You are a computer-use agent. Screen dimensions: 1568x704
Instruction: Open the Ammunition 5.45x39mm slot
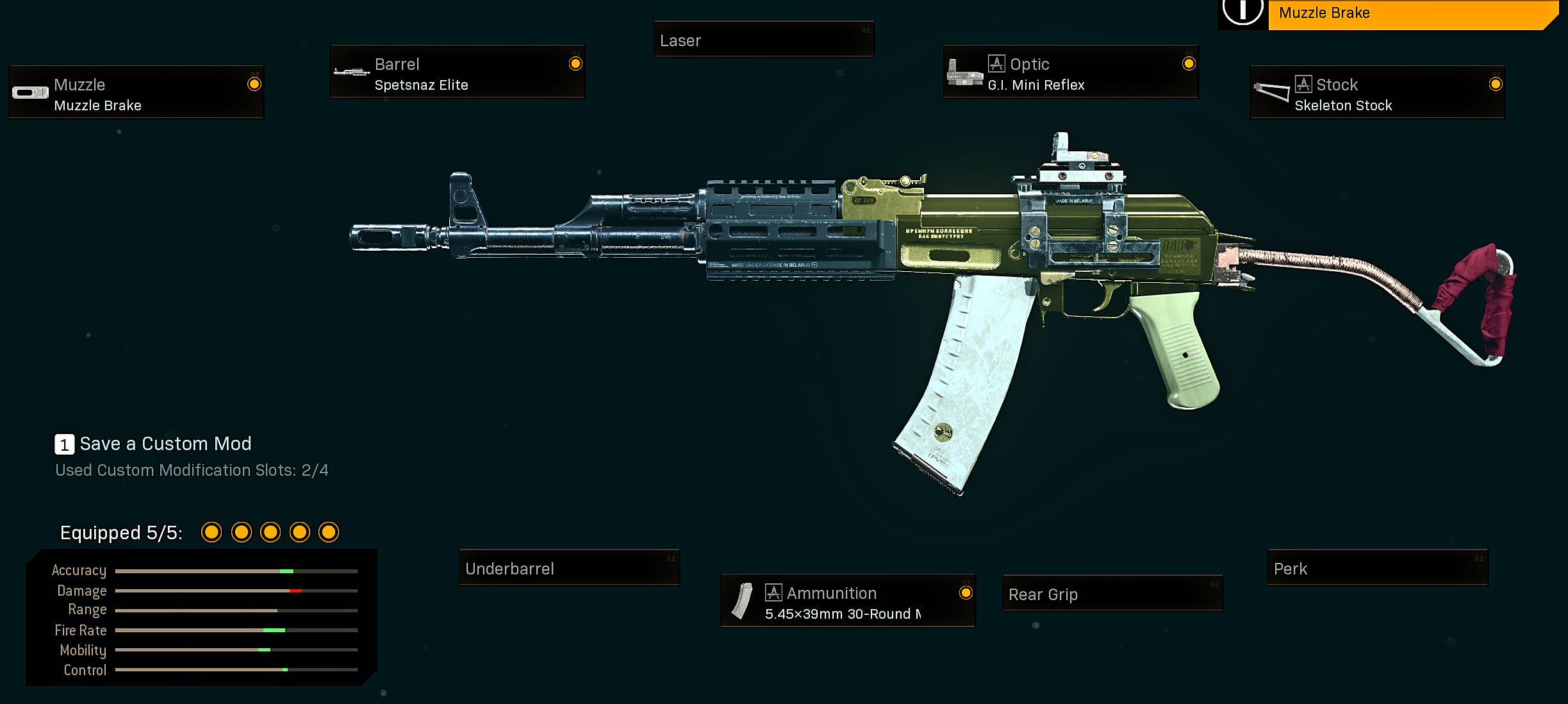point(848,601)
